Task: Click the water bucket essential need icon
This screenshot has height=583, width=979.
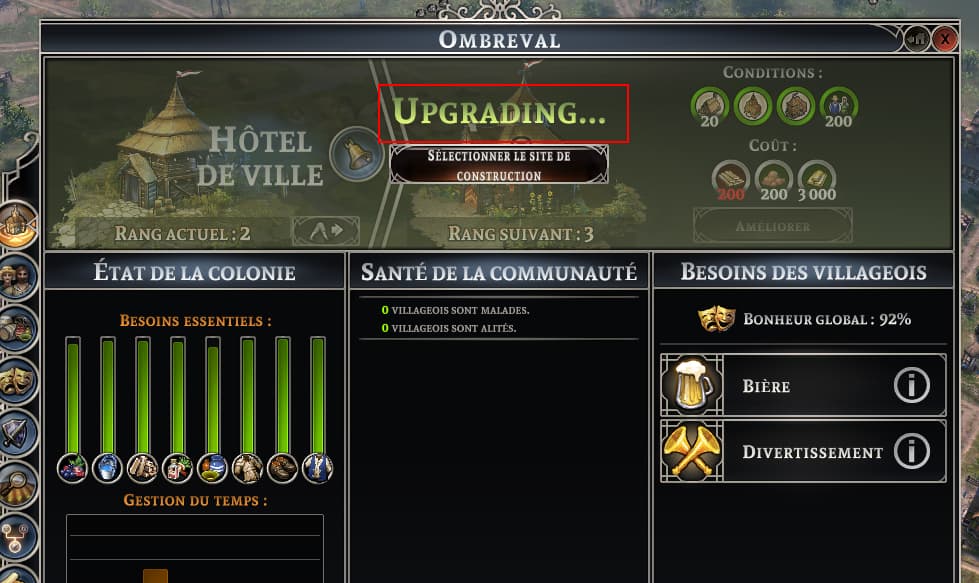Action: pos(108,467)
